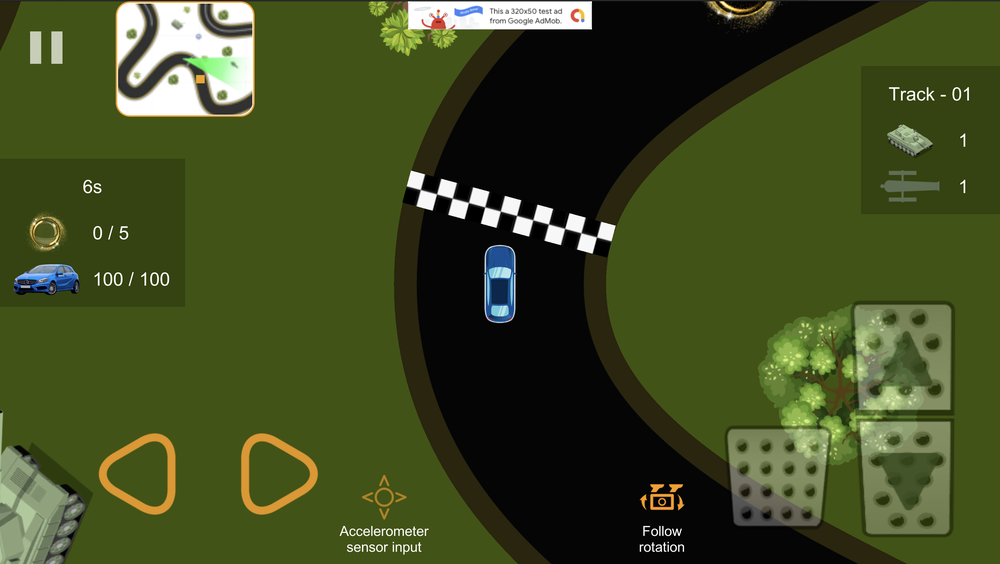Image resolution: width=1000 pixels, height=564 pixels.
Task: Toggle Follow rotation camera mode
Action: click(x=662, y=516)
